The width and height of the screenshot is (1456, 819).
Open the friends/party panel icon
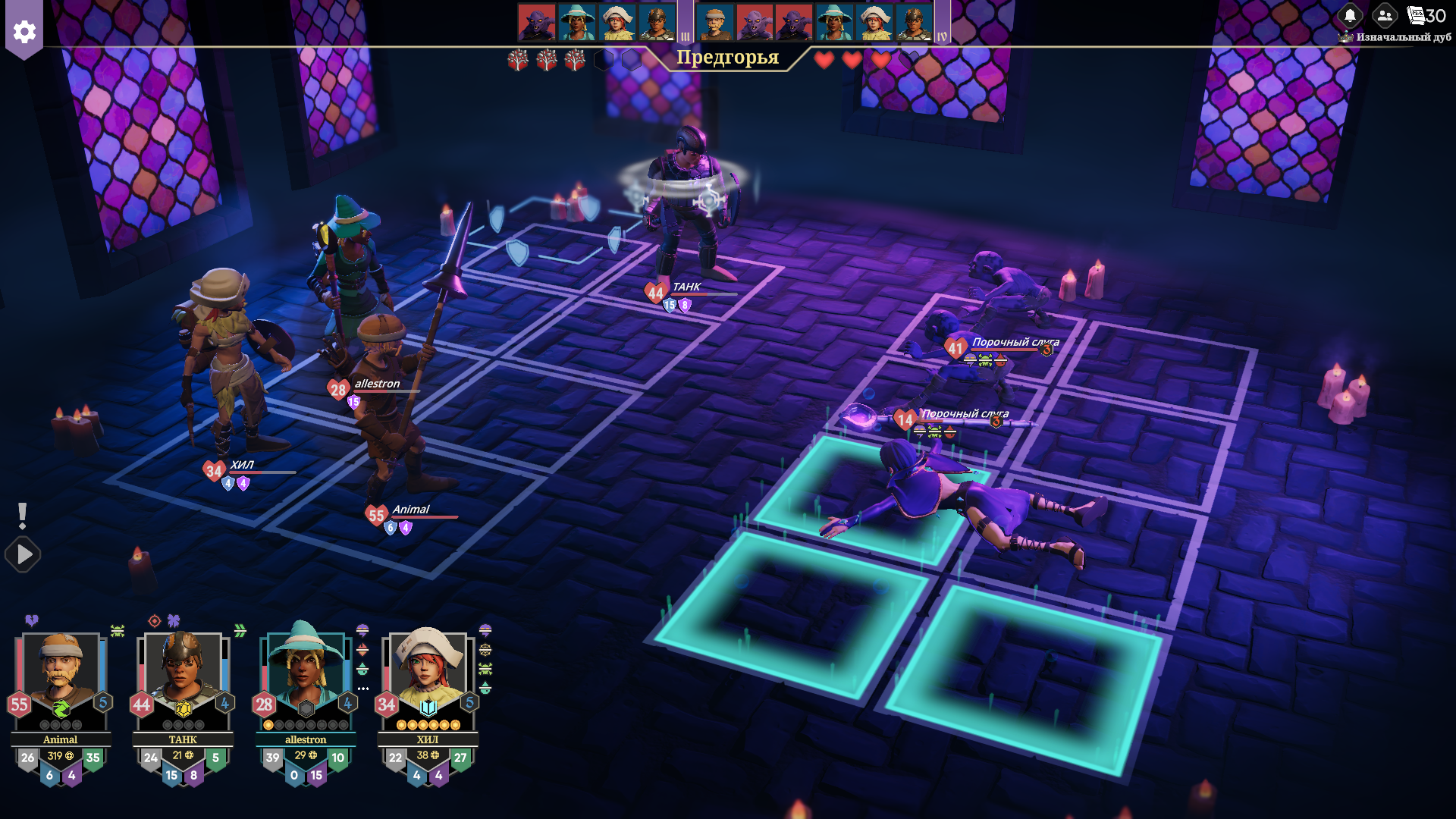pyautogui.click(x=1385, y=15)
